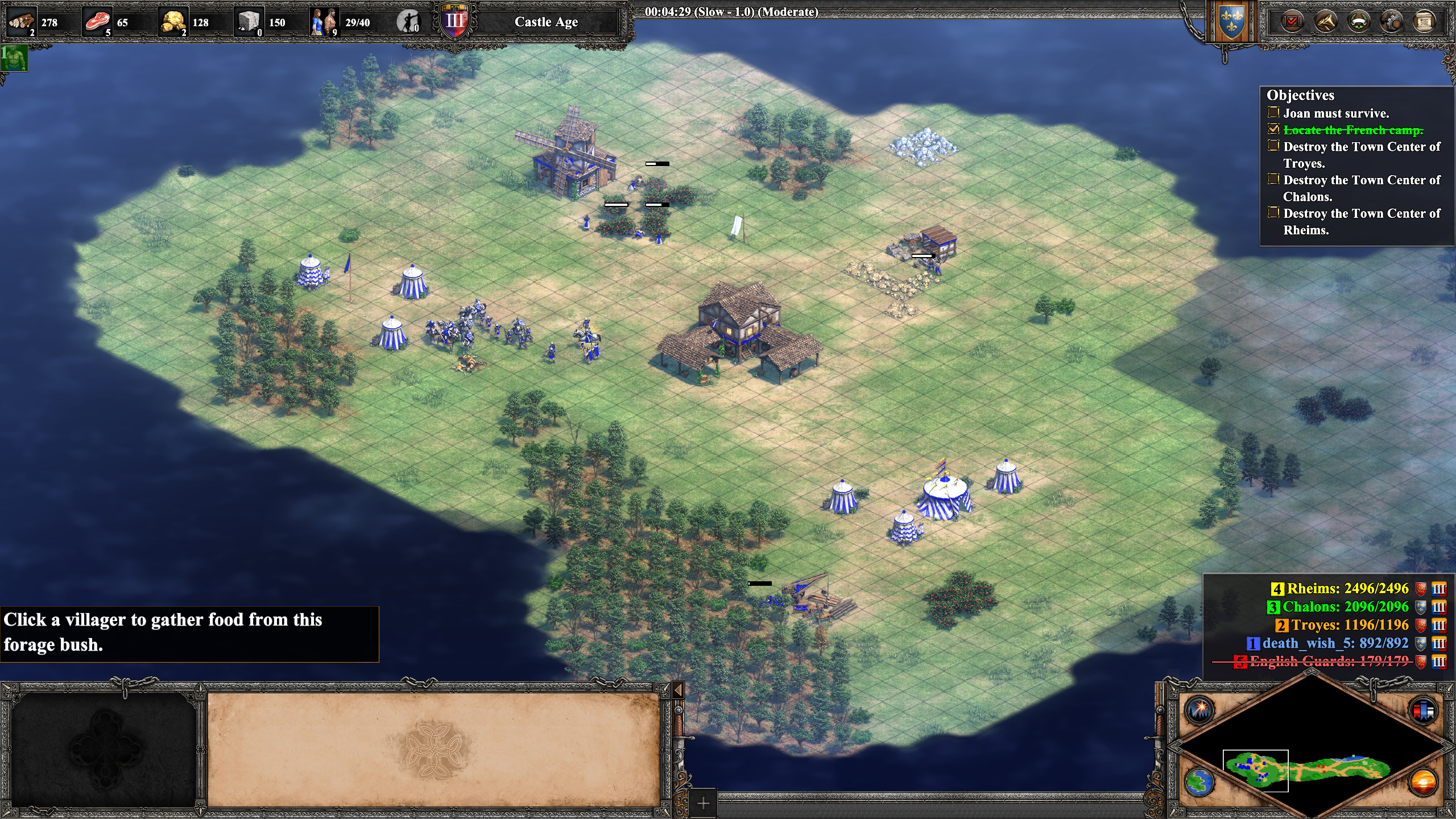Click the stone resource icon
The width and height of the screenshot is (1456, 819).
[x=249, y=22]
